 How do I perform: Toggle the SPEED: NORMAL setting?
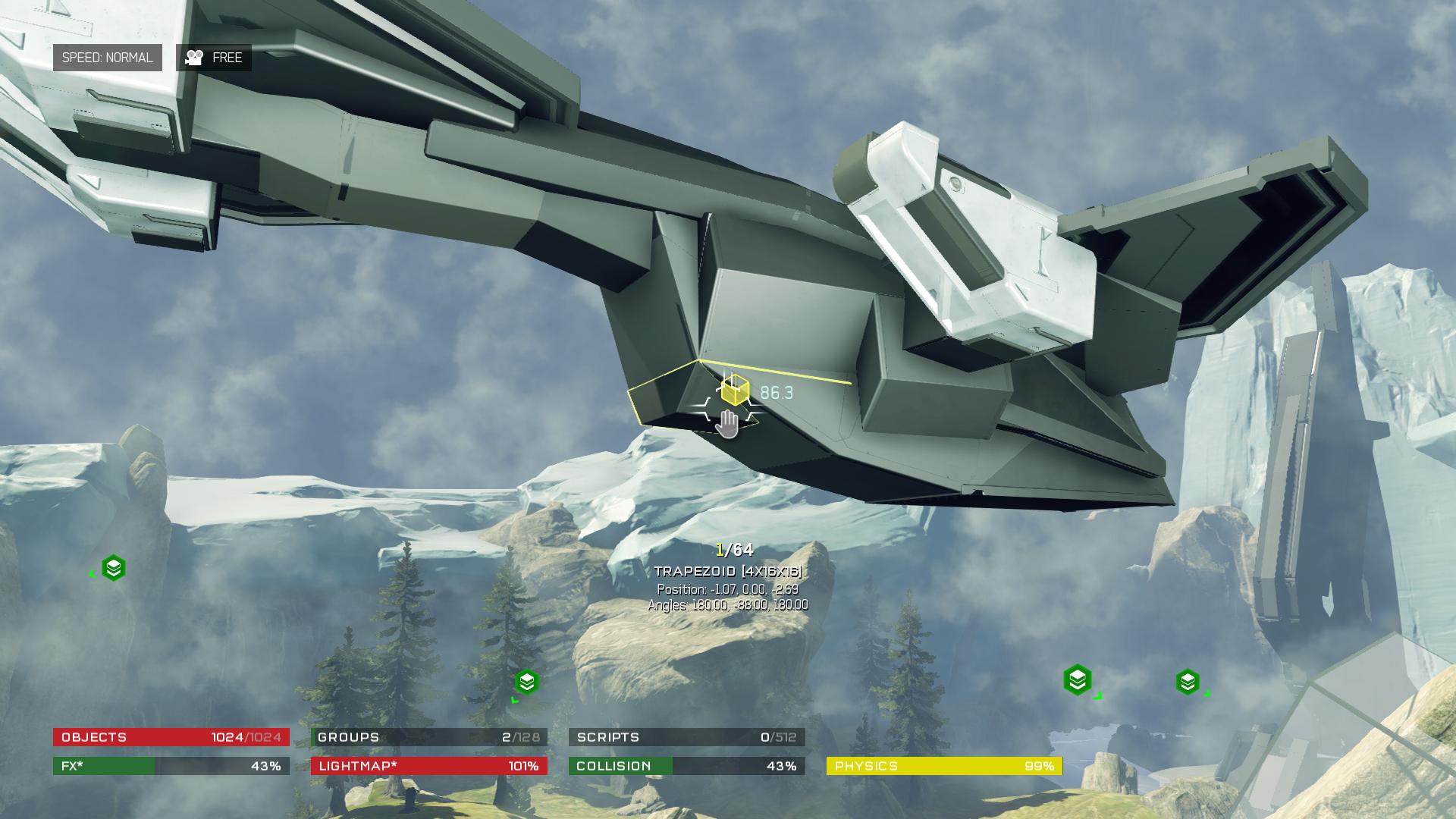click(x=107, y=58)
